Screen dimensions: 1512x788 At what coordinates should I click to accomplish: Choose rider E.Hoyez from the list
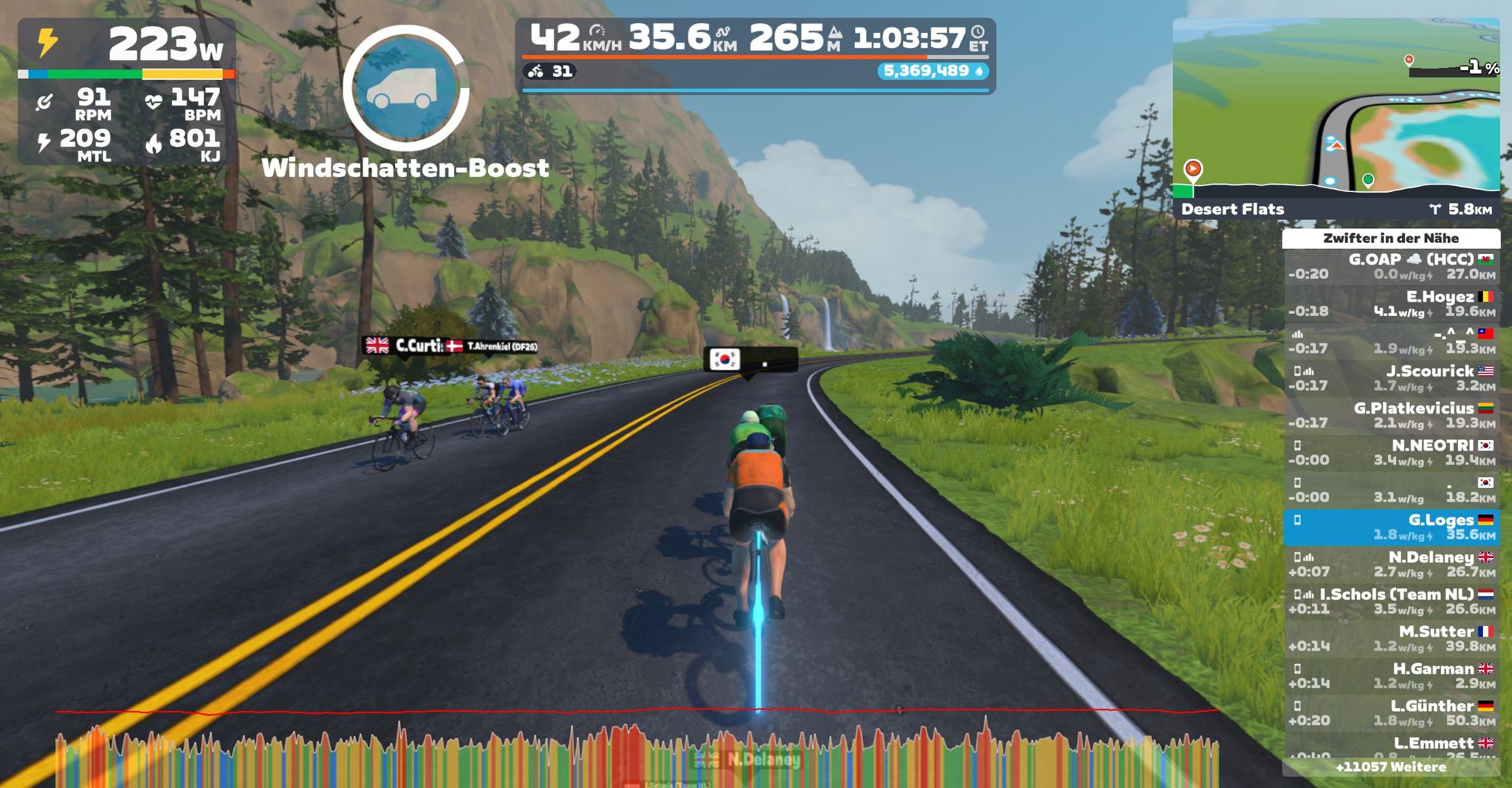click(x=1392, y=304)
